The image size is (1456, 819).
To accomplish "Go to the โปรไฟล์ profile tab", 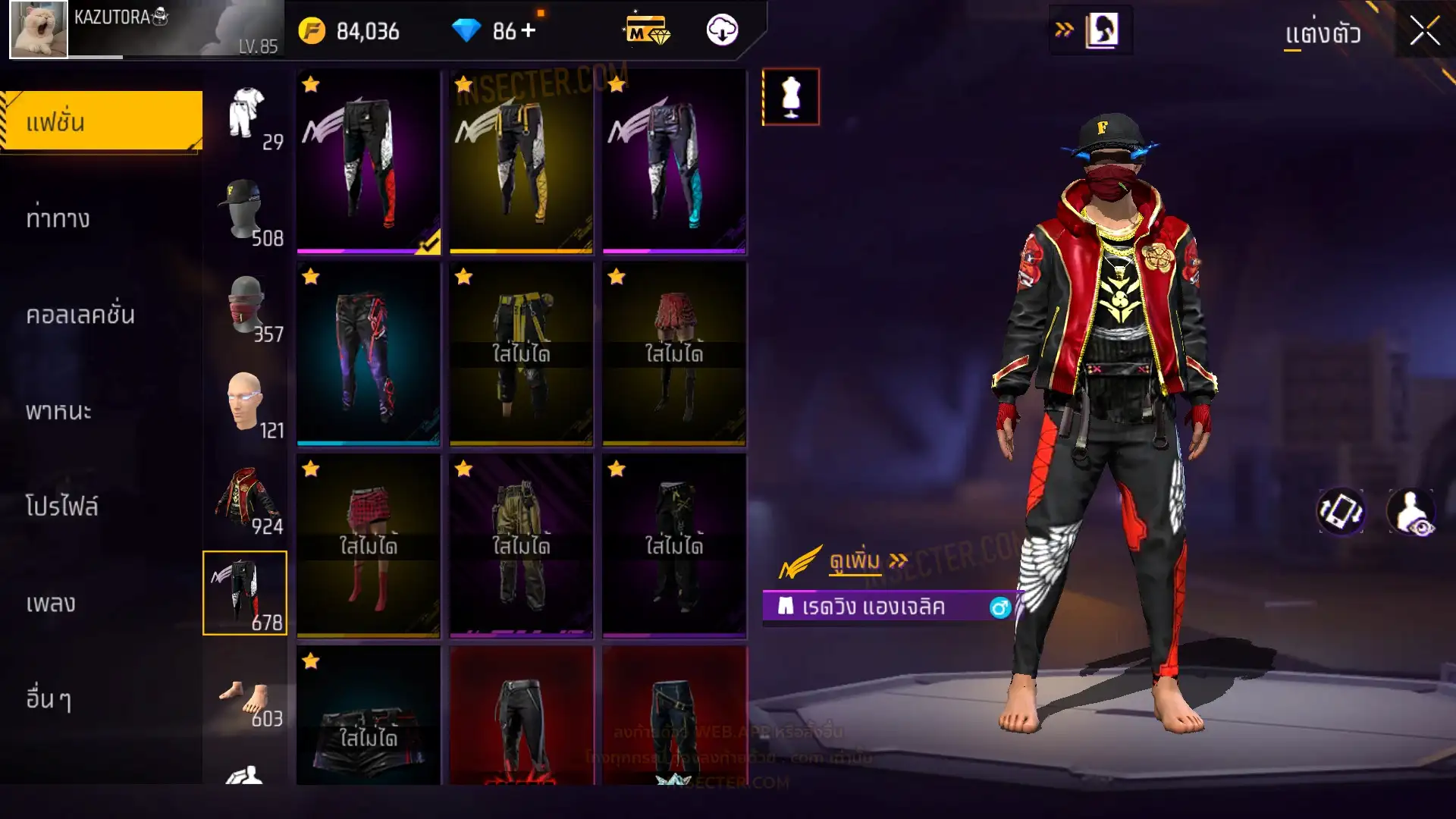I will tap(61, 507).
